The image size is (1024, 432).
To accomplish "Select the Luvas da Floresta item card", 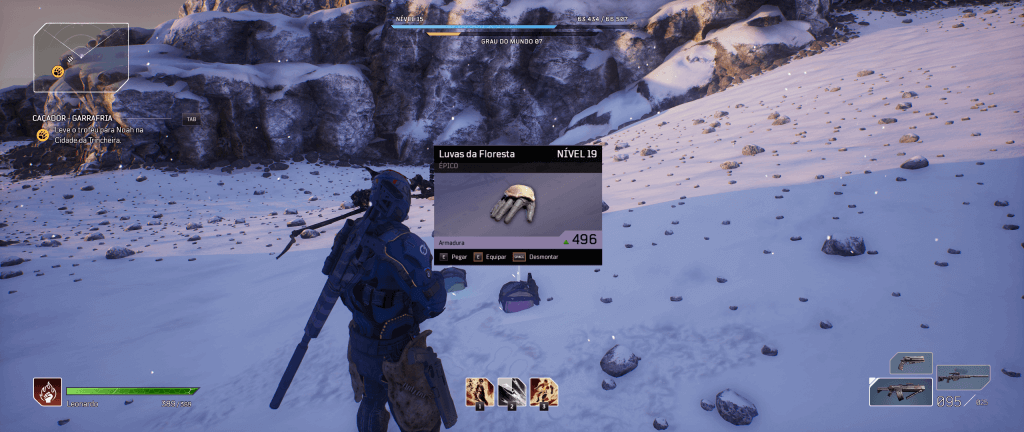I will (517, 205).
